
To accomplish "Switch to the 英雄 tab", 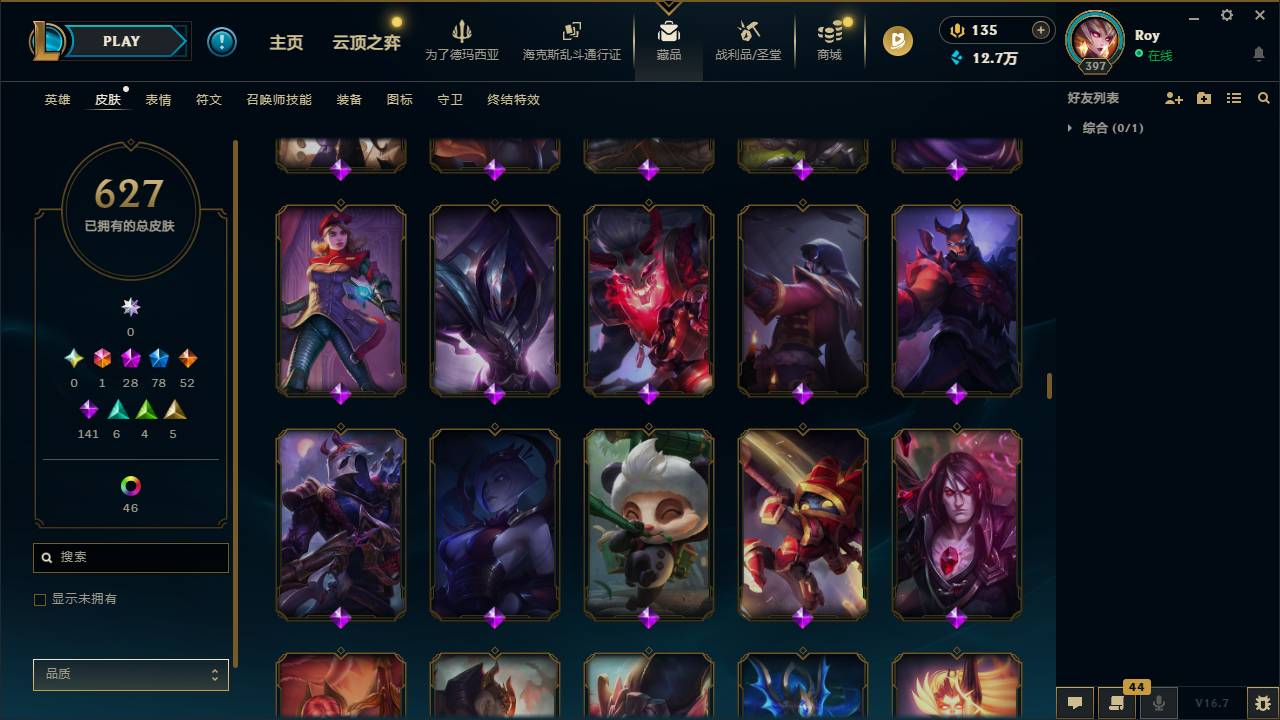I will pos(56,100).
